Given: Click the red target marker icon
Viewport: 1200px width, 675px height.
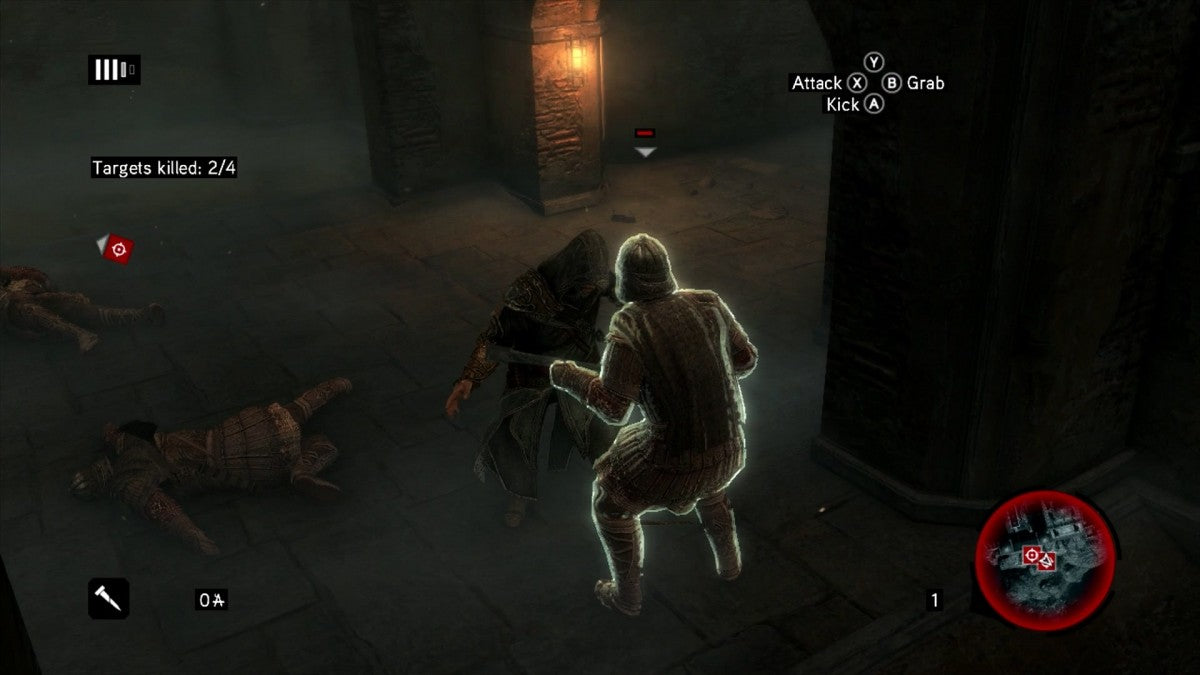Looking at the screenshot, I should [119, 248].
